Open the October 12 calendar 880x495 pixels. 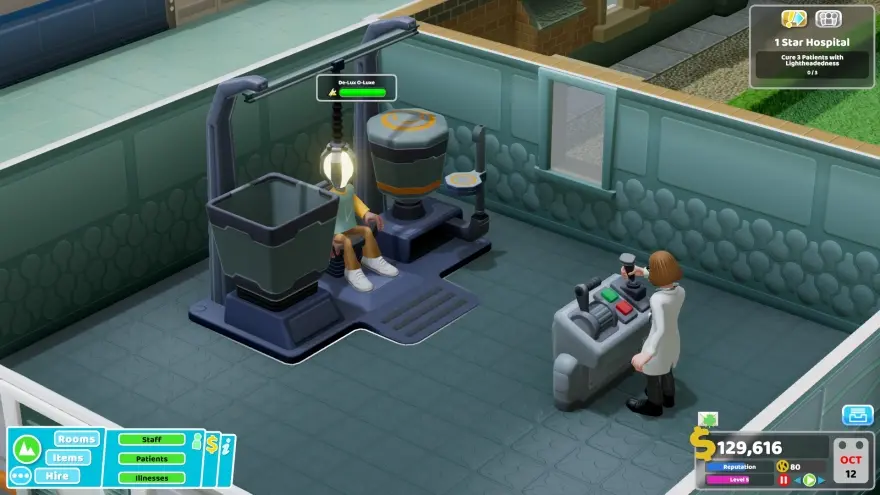(x=853, y=462)
